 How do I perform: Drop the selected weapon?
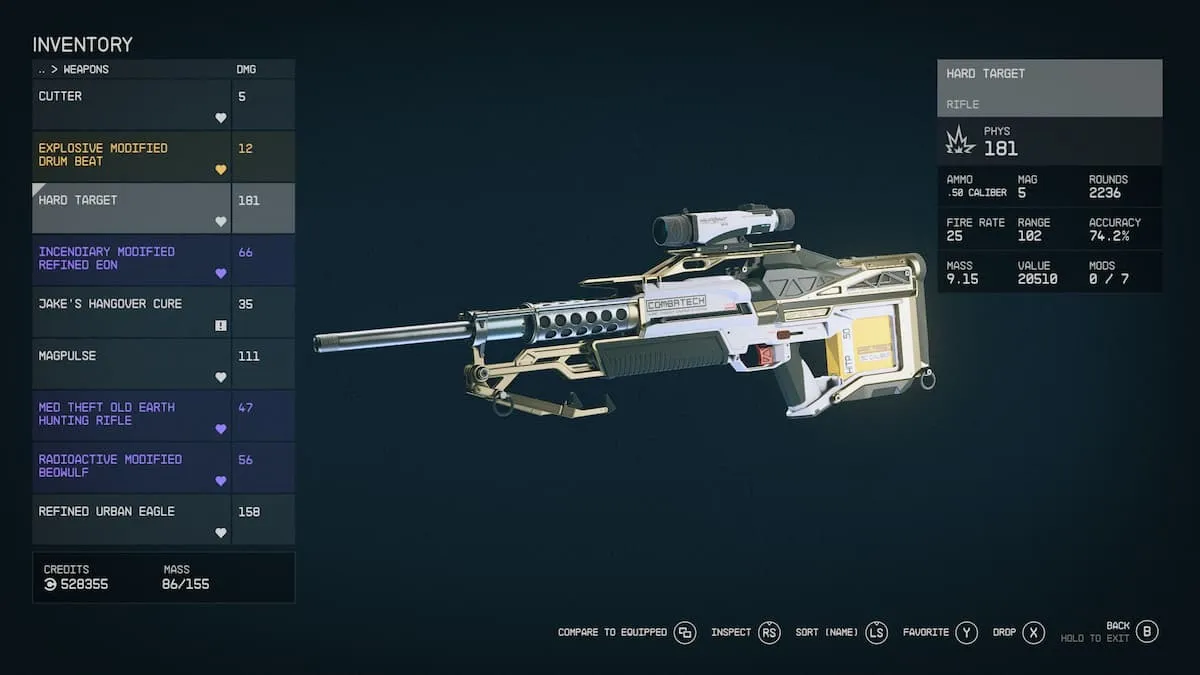click(x=1033, y=632)
